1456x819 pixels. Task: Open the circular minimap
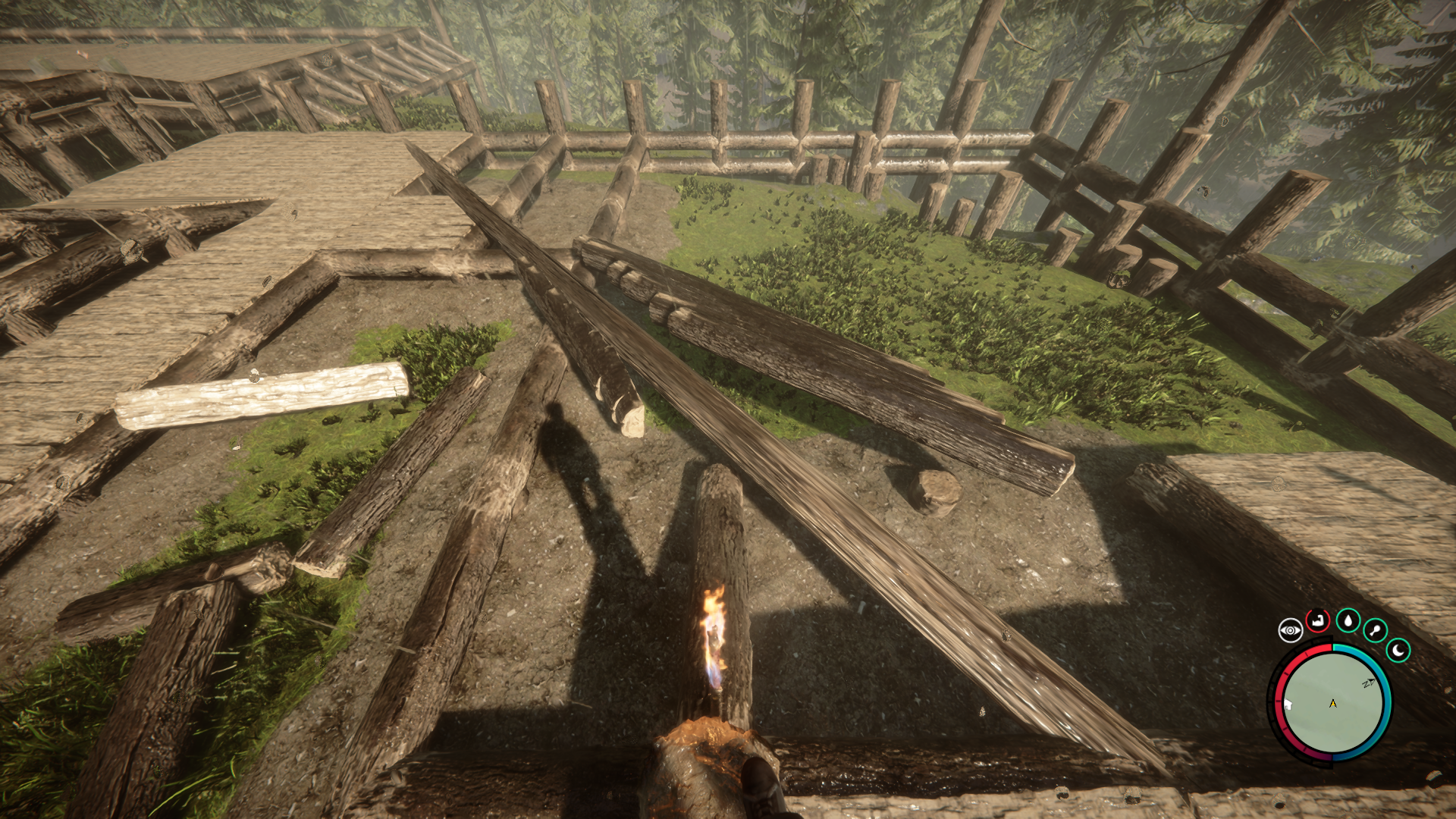tap(1332, 702)
